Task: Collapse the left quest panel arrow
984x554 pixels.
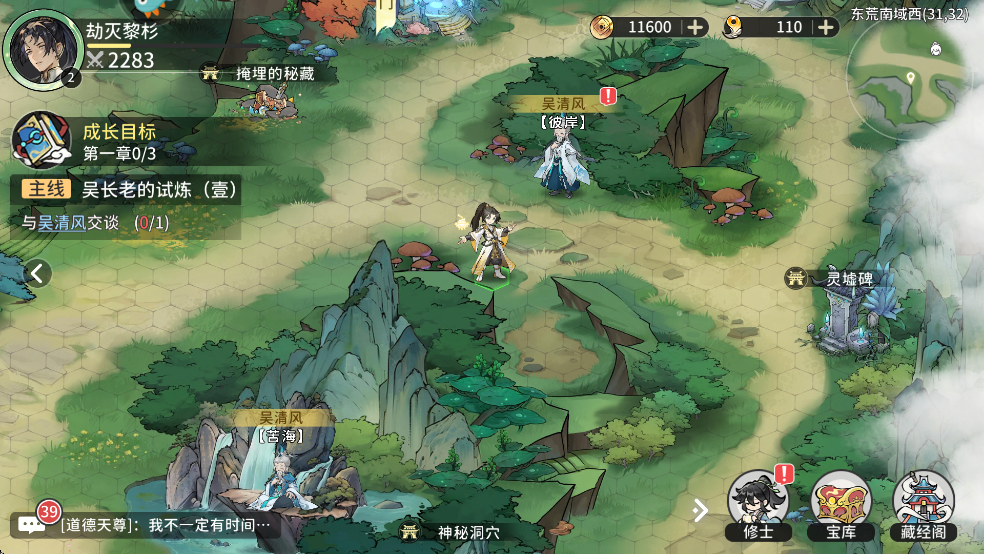Action: 37,272
